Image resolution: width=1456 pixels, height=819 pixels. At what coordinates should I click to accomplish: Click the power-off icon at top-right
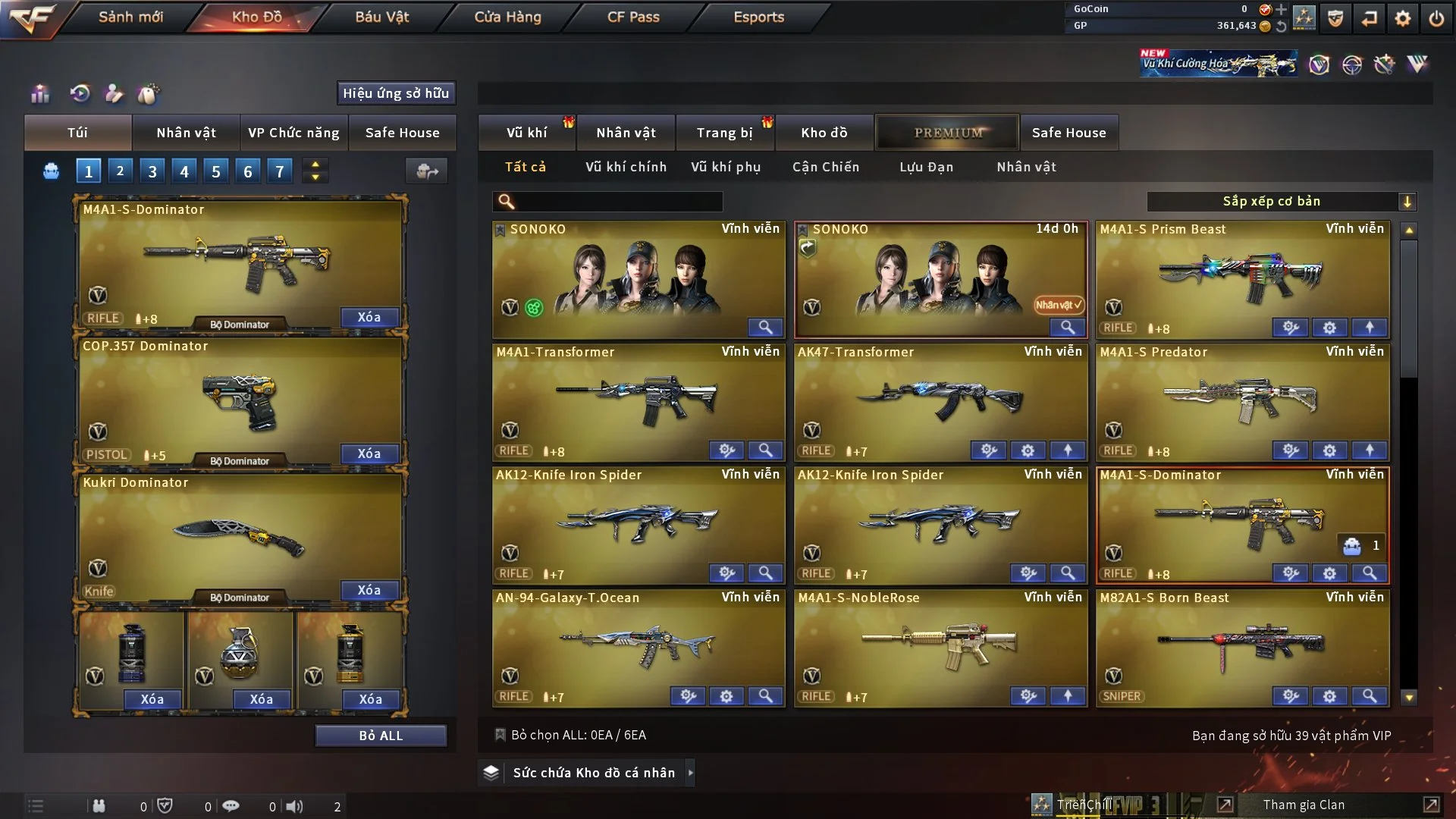pyautogui.click(x=1437, y=17)
